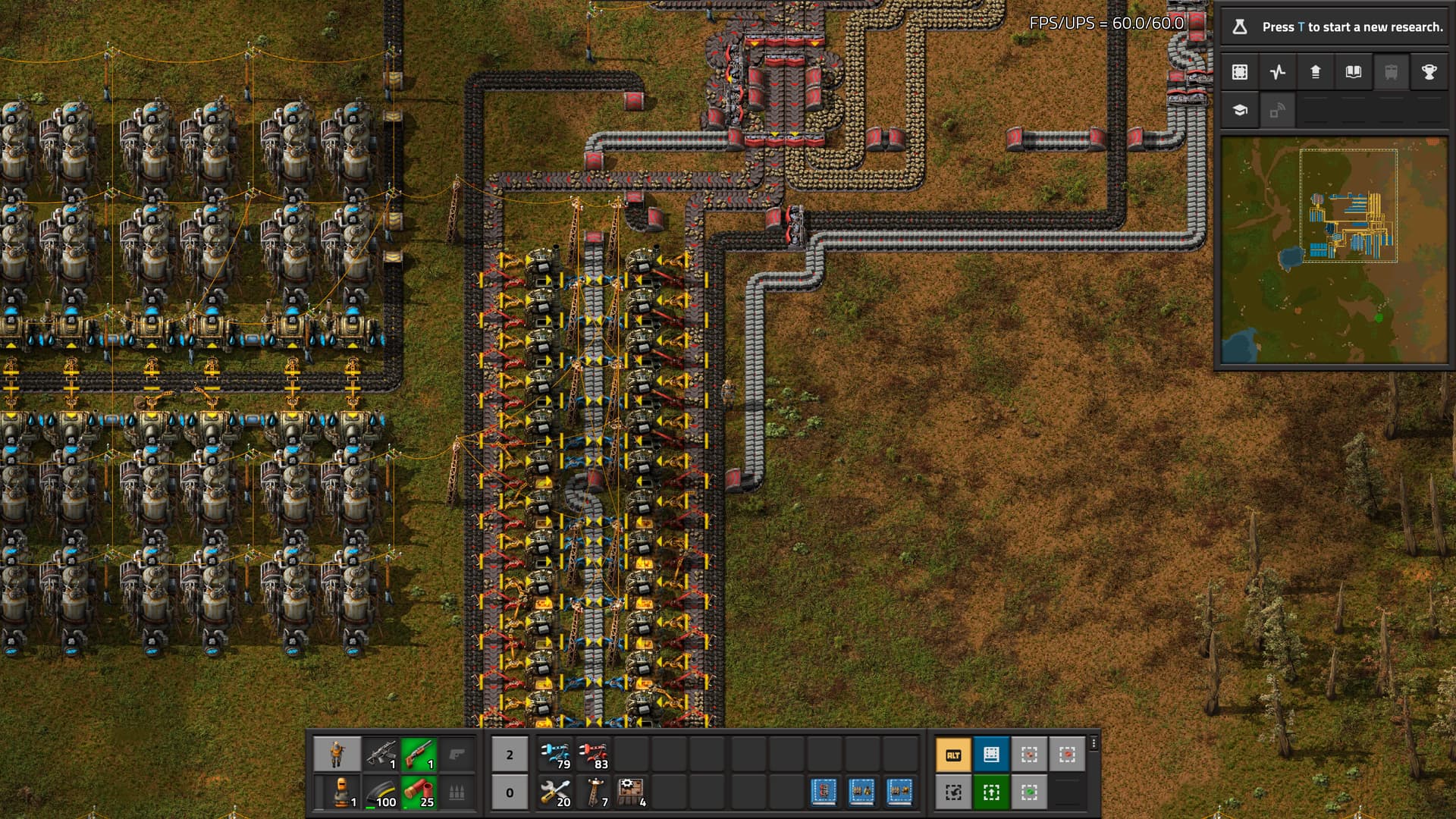Select the electric pole hotbar slot
1456x819 pixels.
click(x=594, y=792)
